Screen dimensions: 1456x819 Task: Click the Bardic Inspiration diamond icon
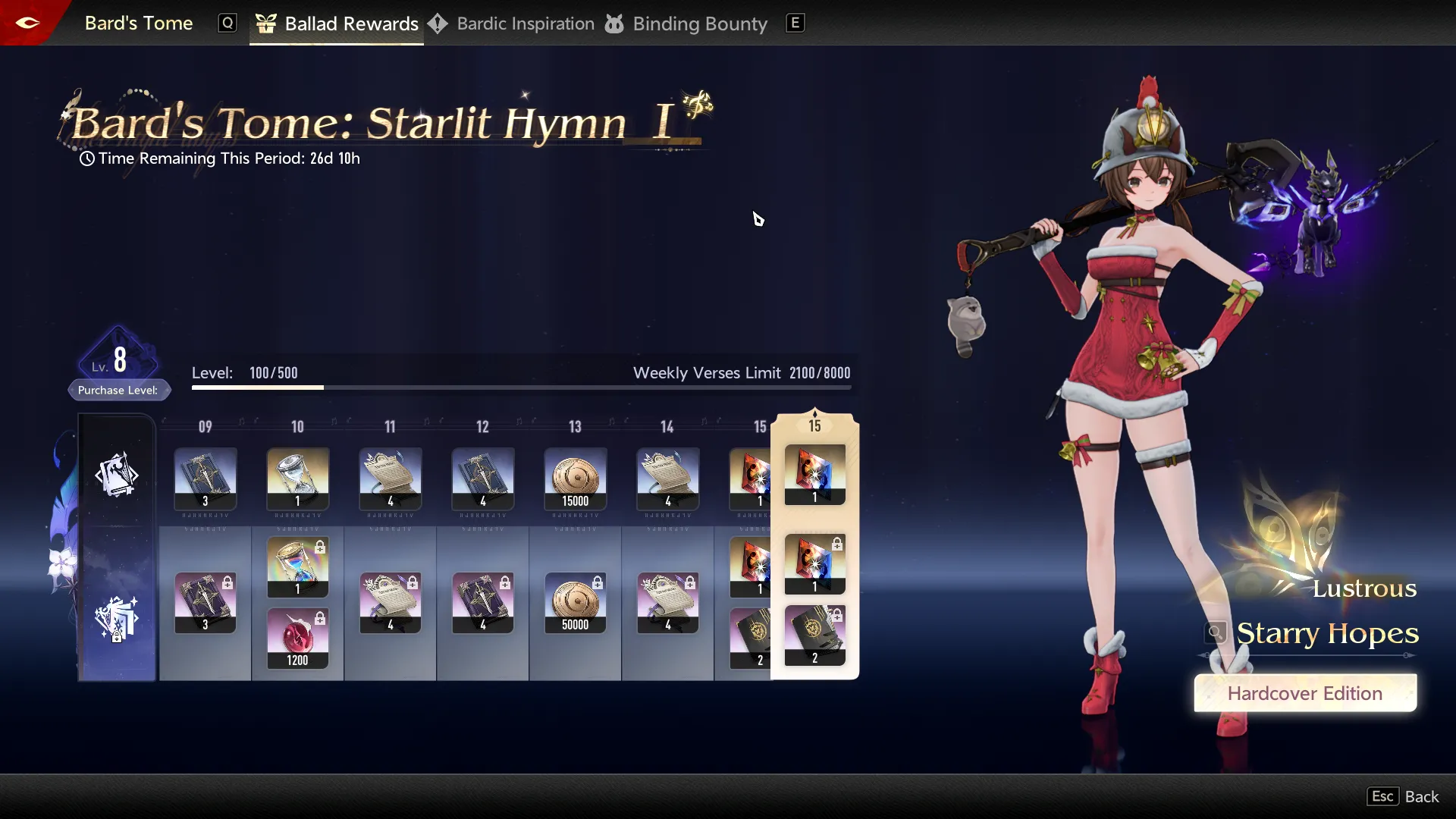(x=440, y=24)
